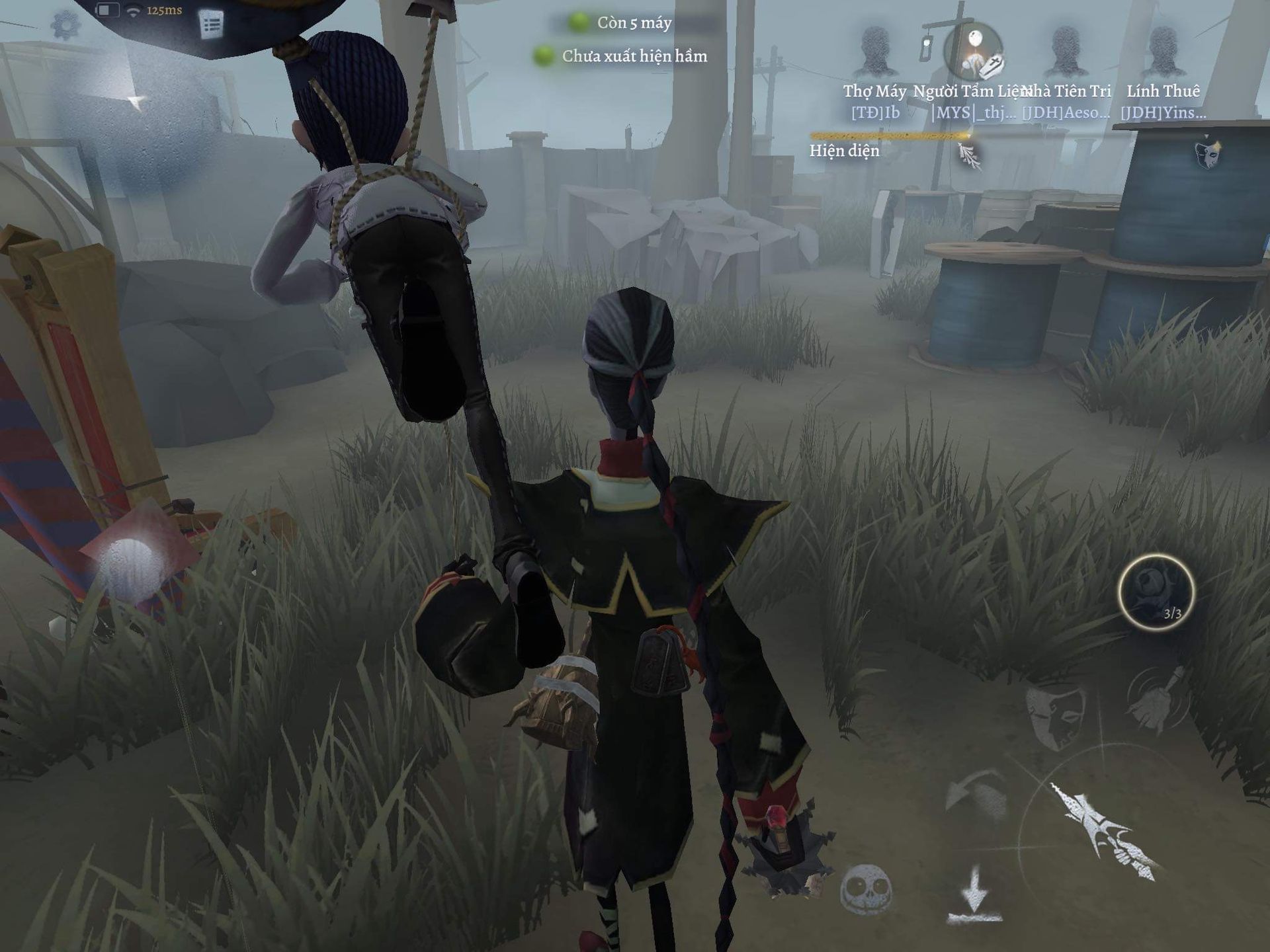Open the quick message list icon

[212, 25]
